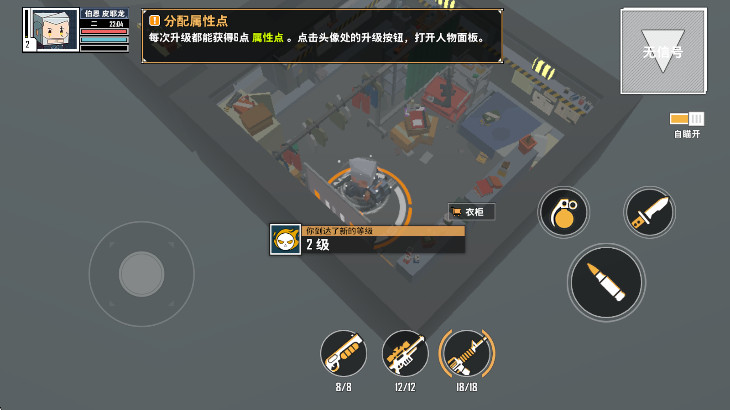
Task: Fire with the bullet shoot button
Action: [x=606, y=283]
